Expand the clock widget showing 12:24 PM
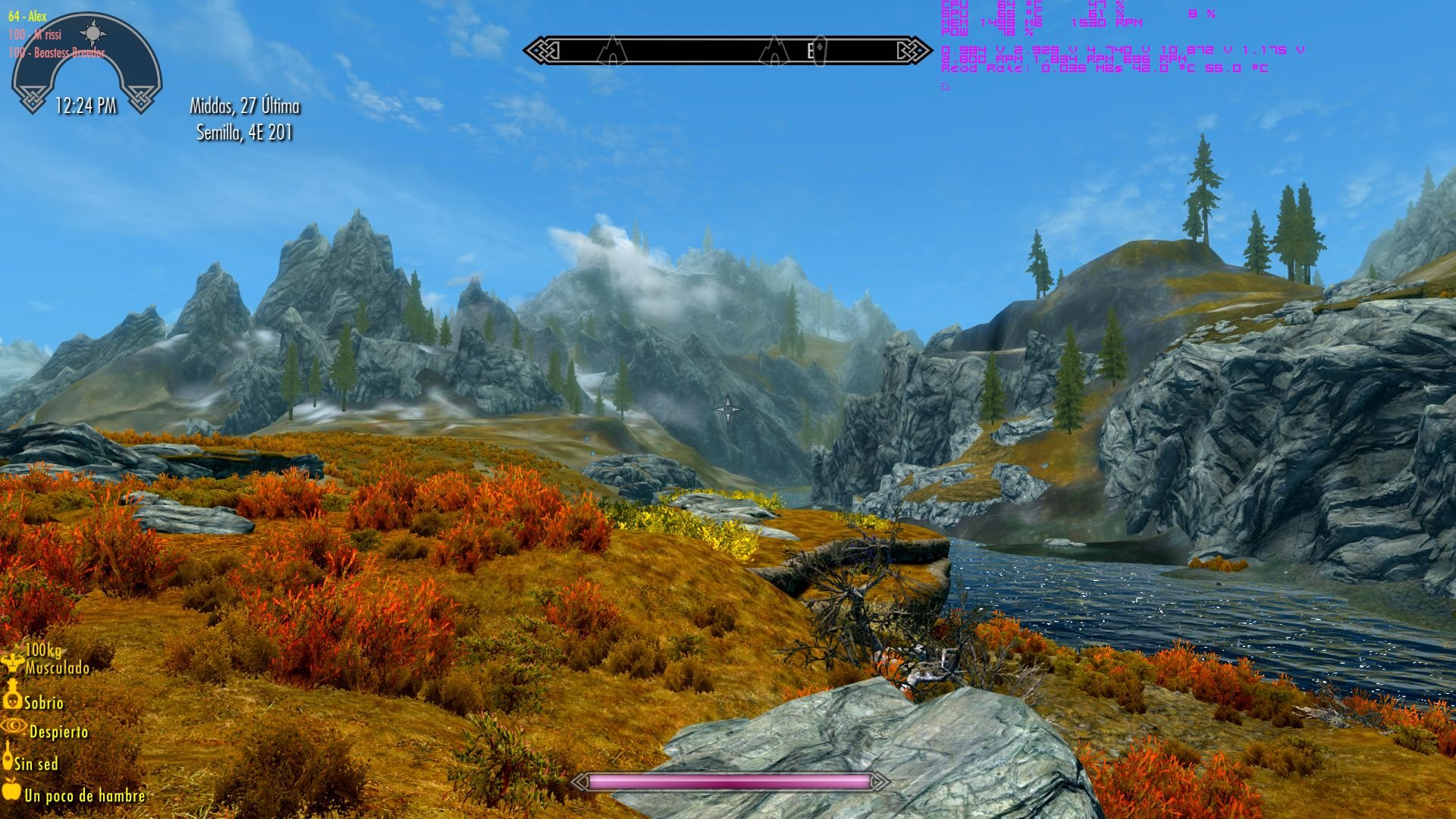This screenshot has height=819, width=1456. click(86, 107)
